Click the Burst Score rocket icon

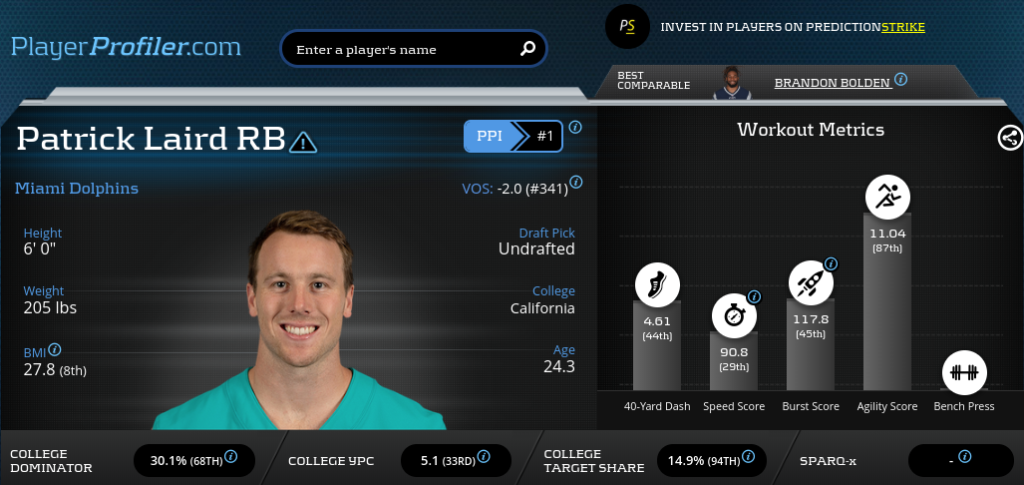point(810,283)
